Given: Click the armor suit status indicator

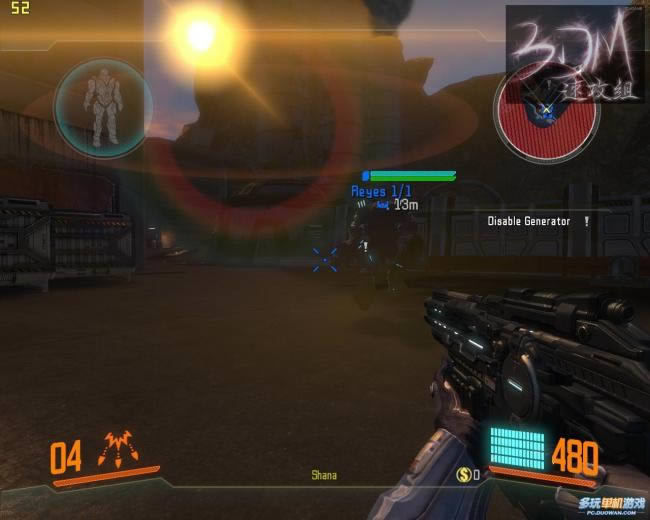Looking at the screenshot, I should pyautogui.click(x=100, y=108).
